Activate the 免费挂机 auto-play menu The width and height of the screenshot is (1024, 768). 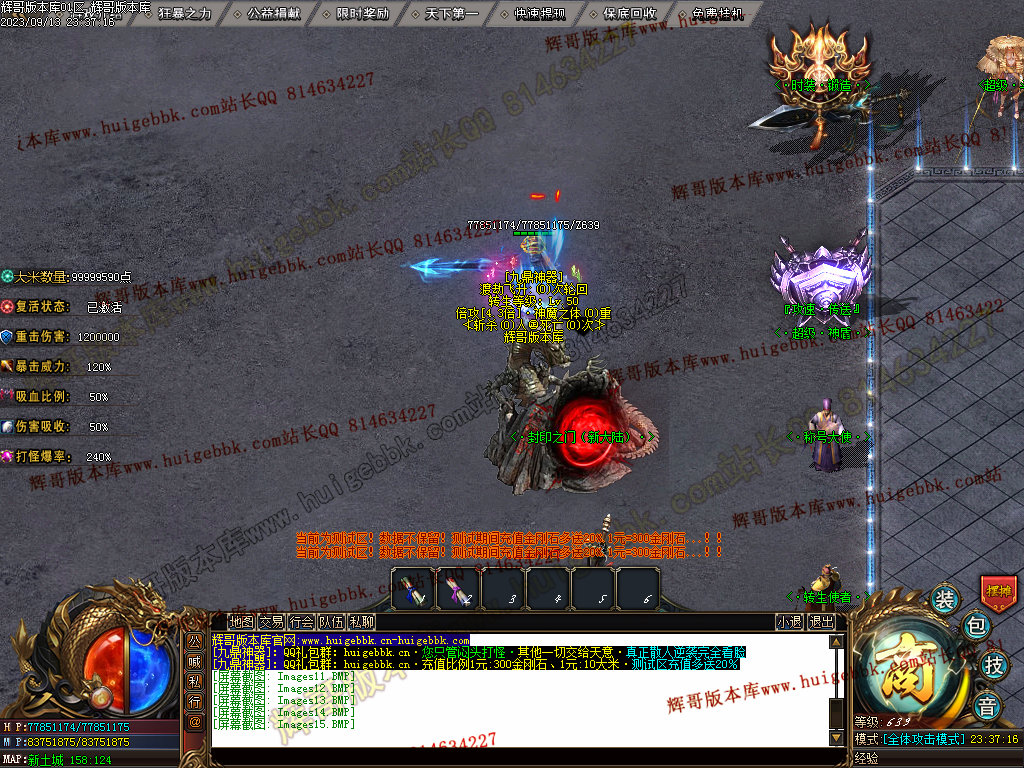718,14
